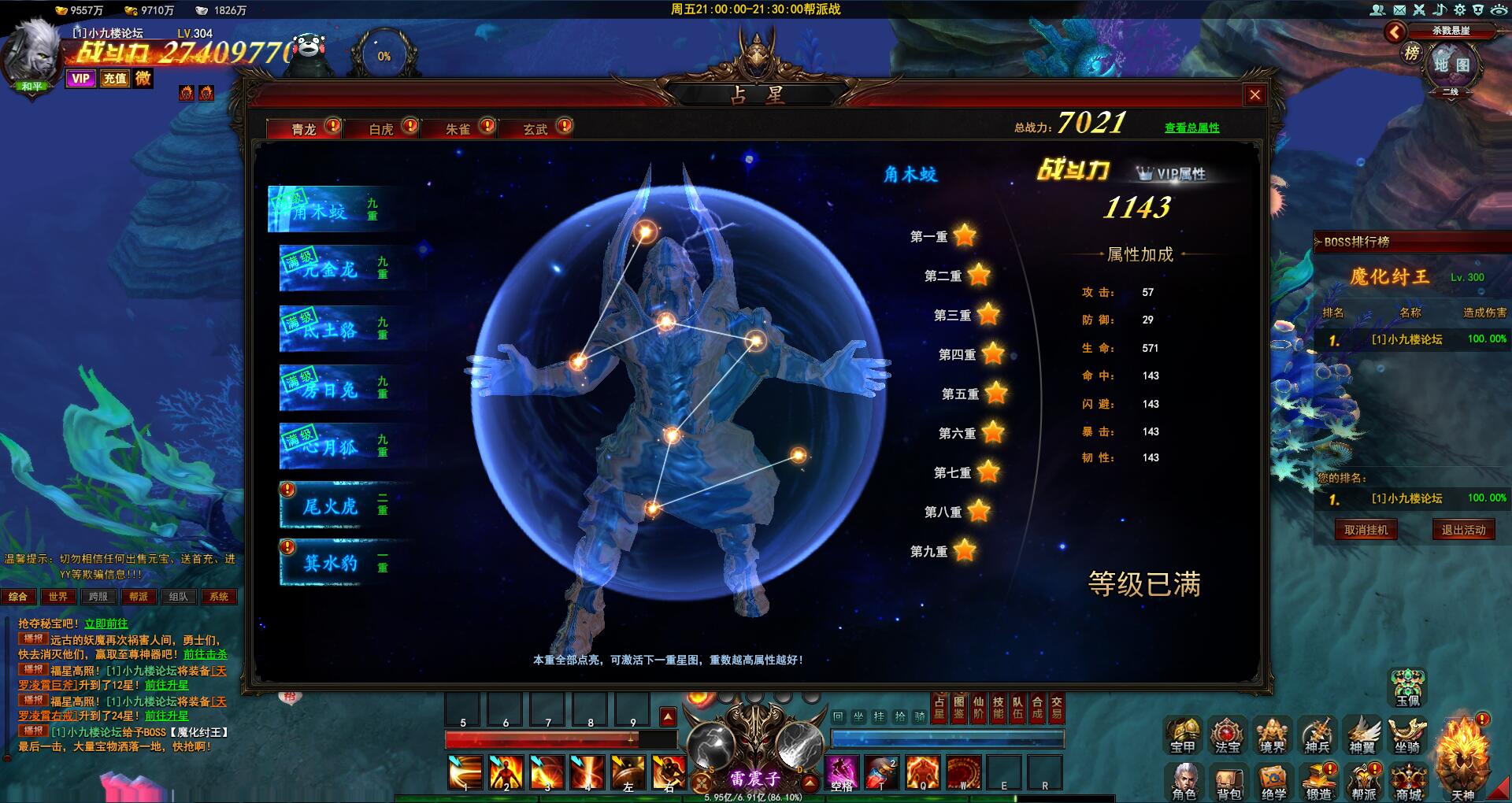Choose the 箕水豹 constellation entry
Viewport: 1512px width, 803px height.
[x=339, y=563]
